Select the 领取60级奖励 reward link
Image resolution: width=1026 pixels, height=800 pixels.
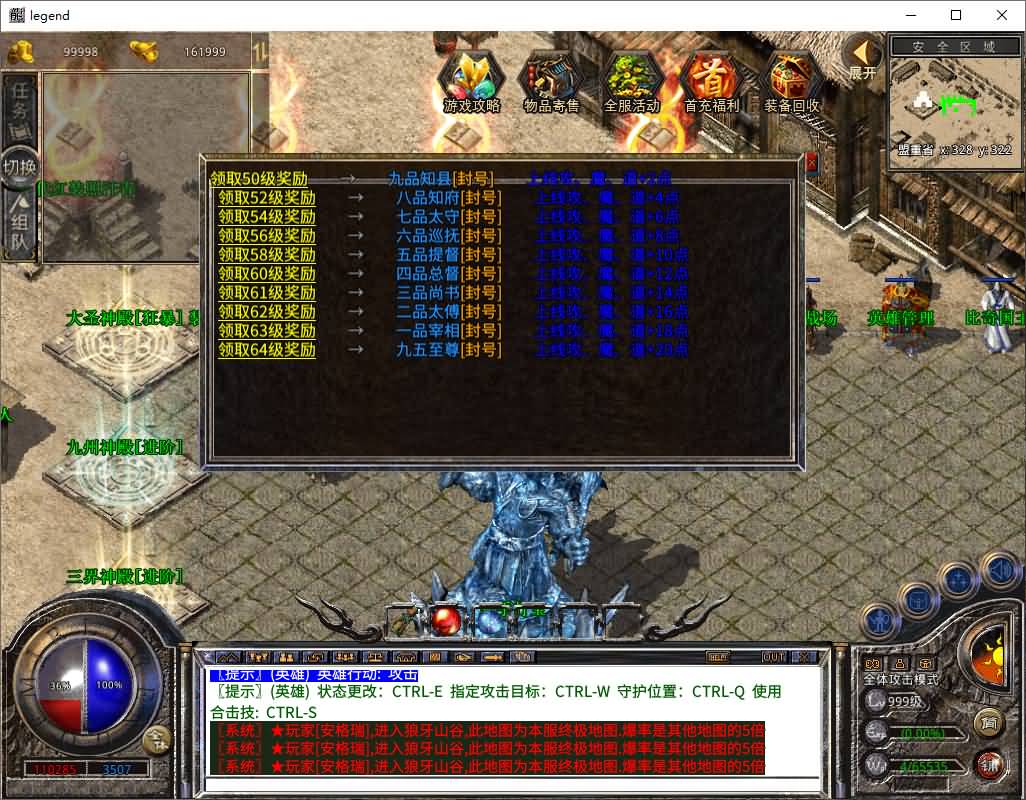pyautogui.click(x=267, y=274)
